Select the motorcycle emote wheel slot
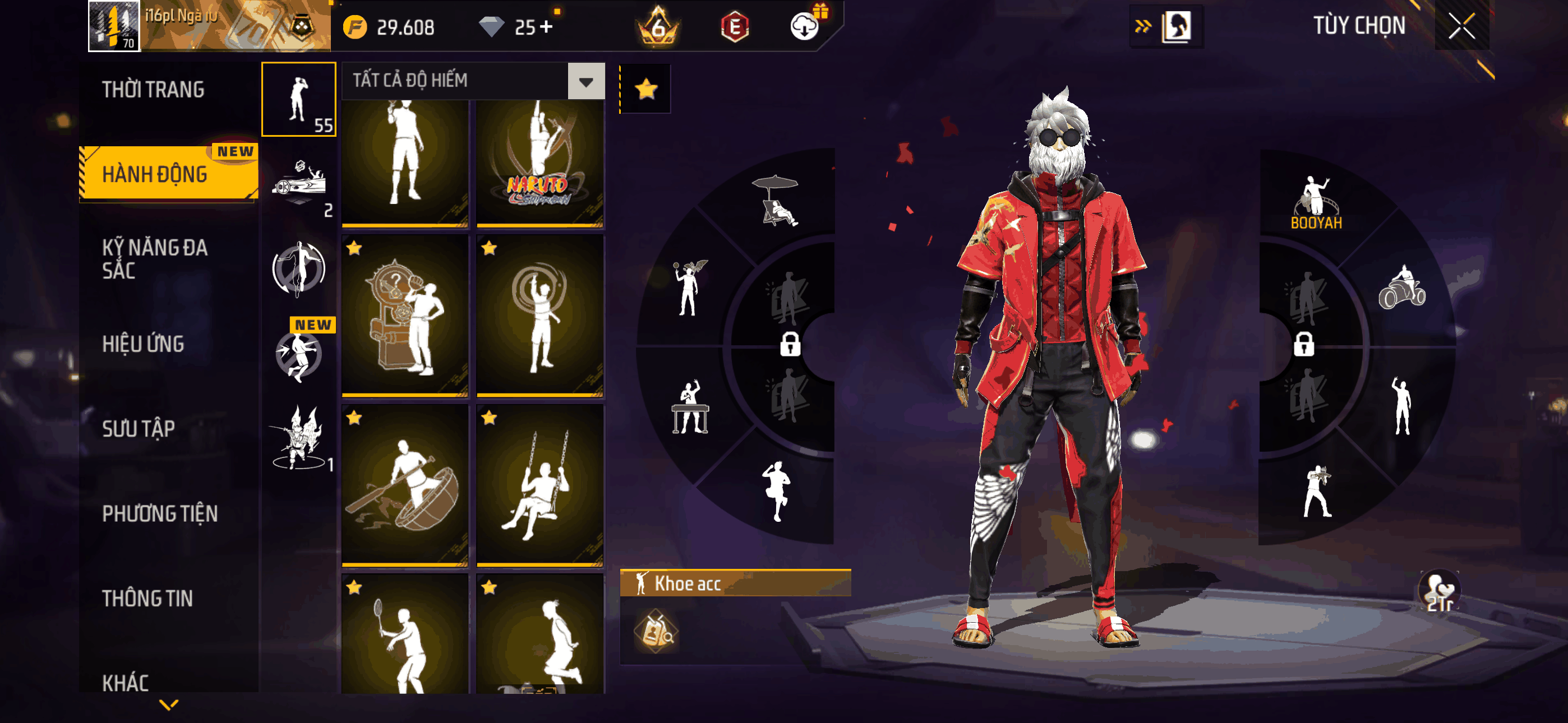1568x723 pixels. tap(1401, 288)
